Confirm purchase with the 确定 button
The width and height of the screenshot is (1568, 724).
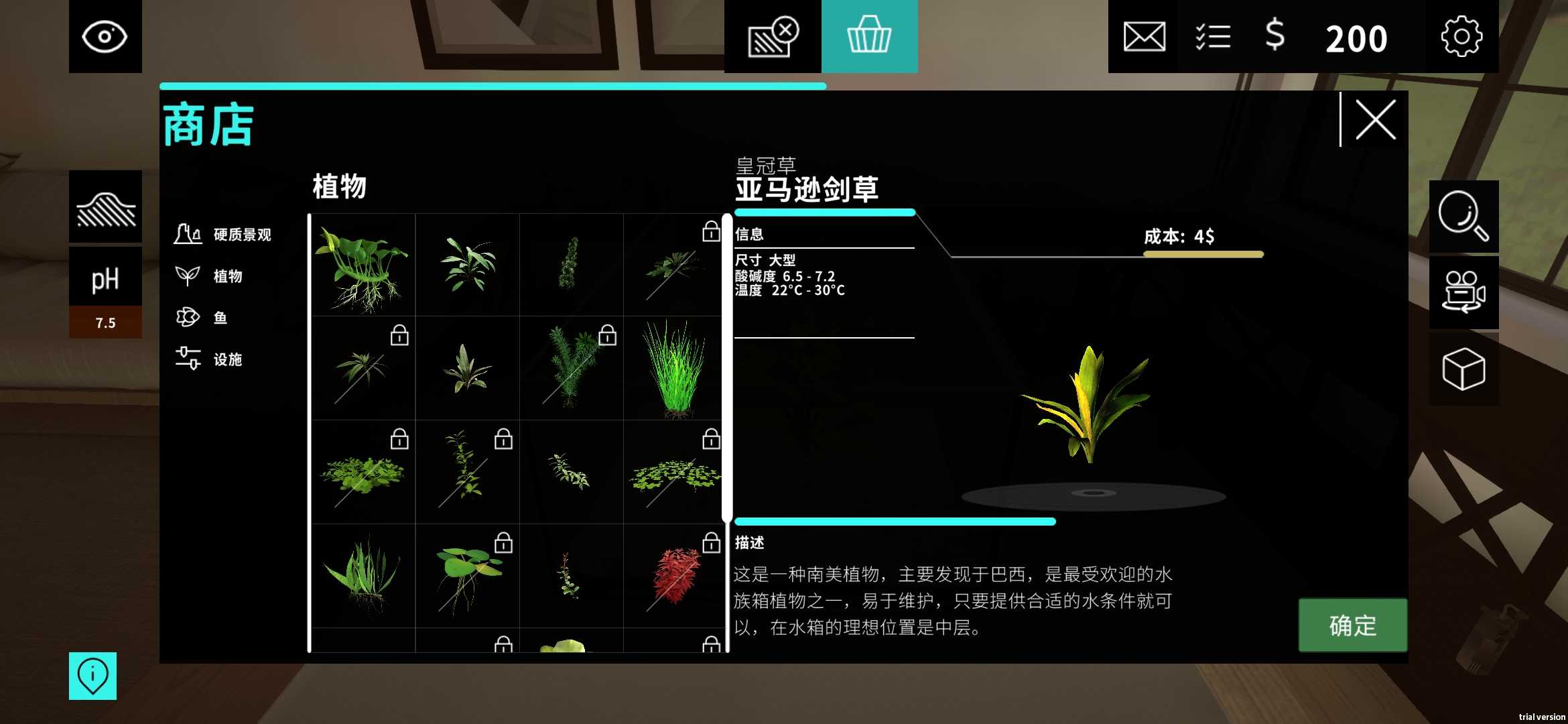click(1353, 625)
